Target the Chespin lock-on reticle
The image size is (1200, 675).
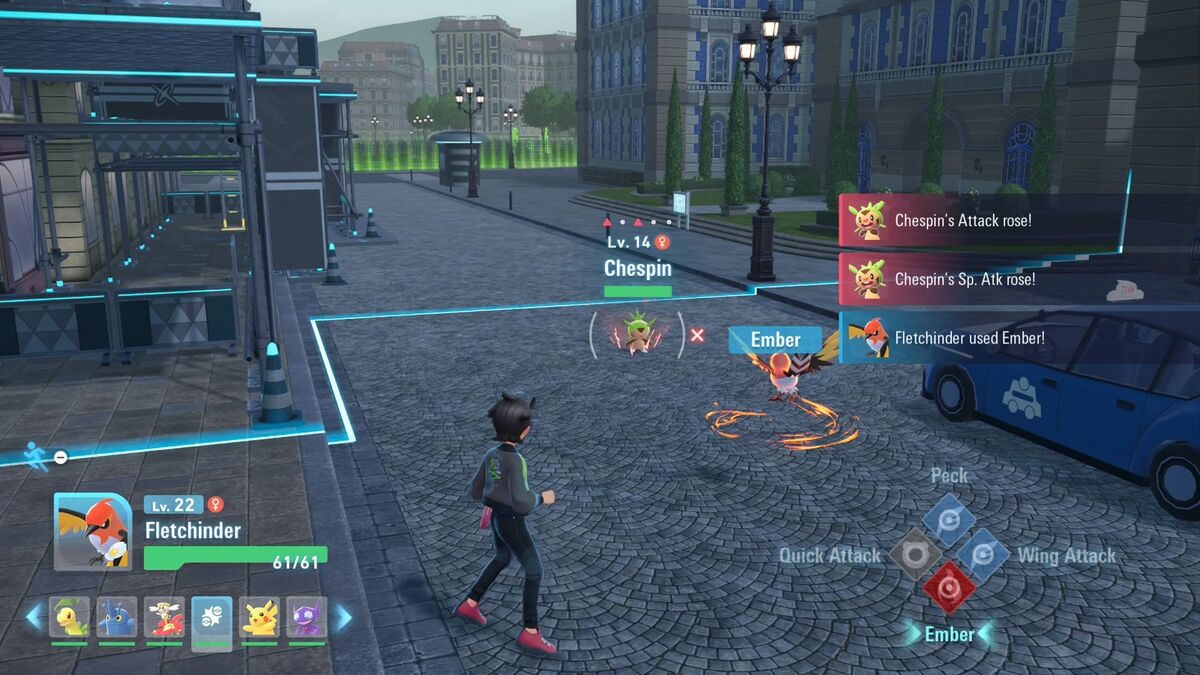tap(637, 335)
